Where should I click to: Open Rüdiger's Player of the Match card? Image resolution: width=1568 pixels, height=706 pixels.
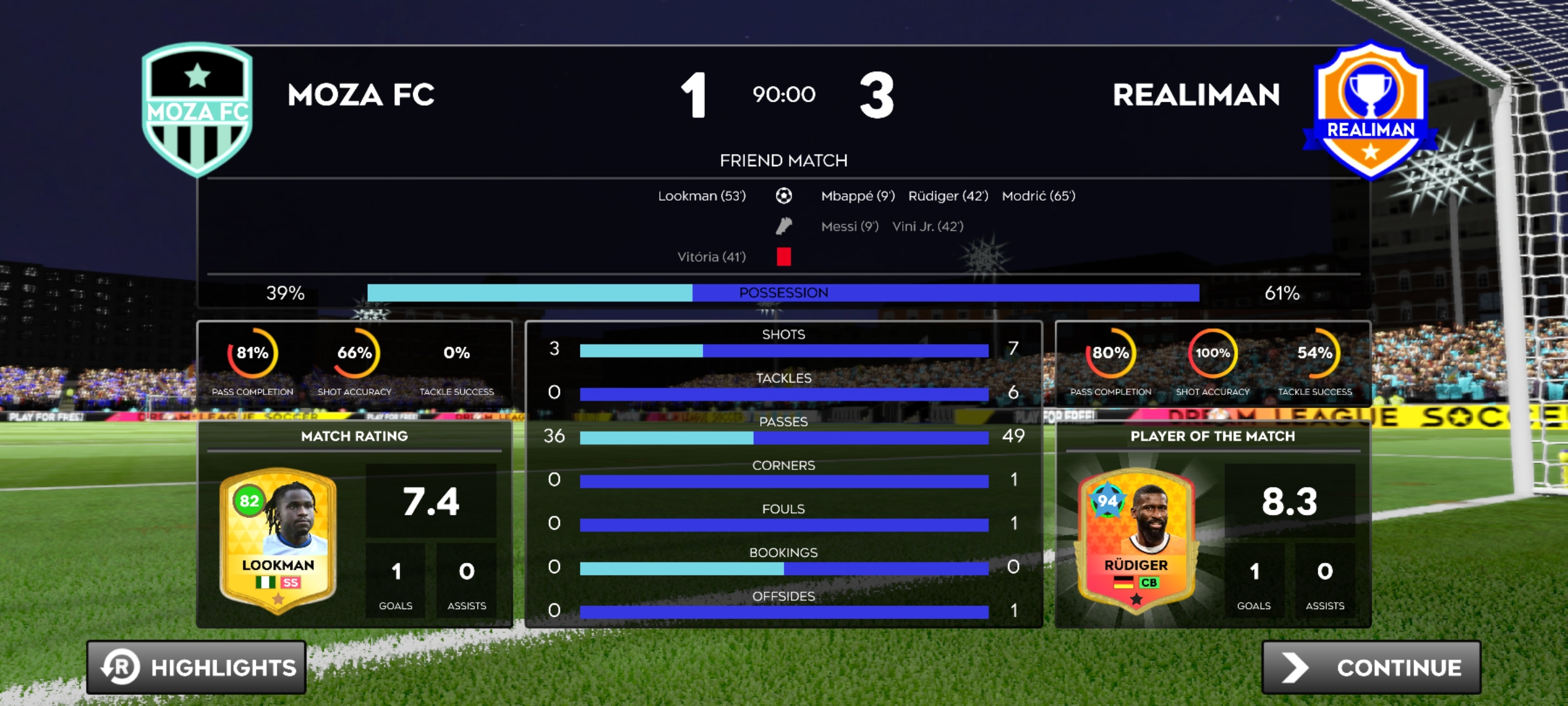[x=1136, y=541]
